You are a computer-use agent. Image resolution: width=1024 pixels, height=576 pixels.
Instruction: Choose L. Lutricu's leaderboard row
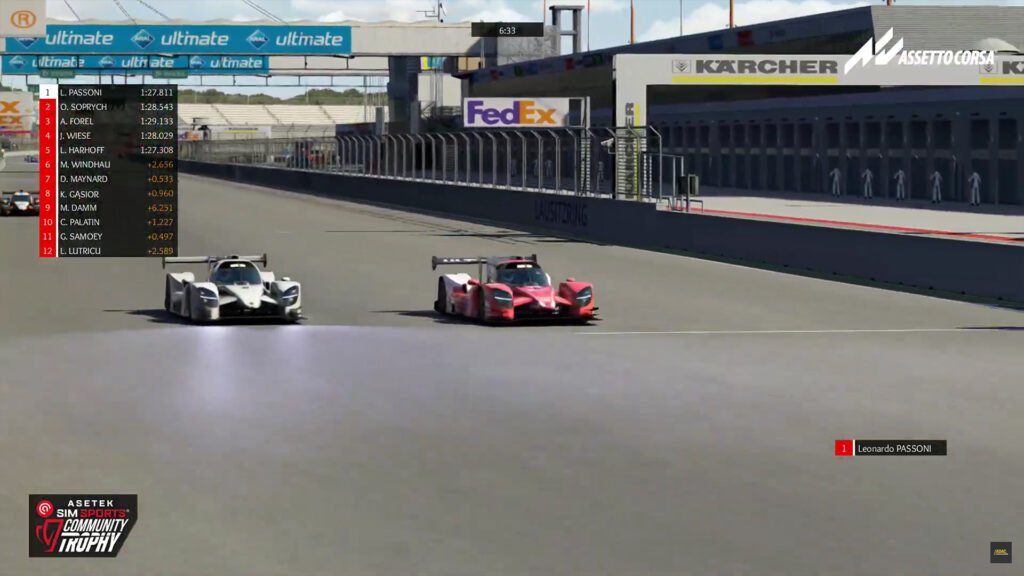[108, 251]
